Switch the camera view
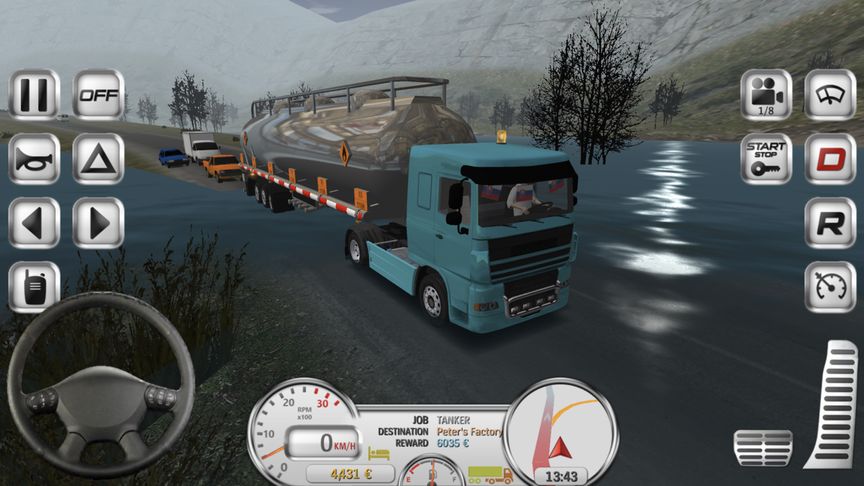This screenshot has height=486, width=864. tap(766, 94)
